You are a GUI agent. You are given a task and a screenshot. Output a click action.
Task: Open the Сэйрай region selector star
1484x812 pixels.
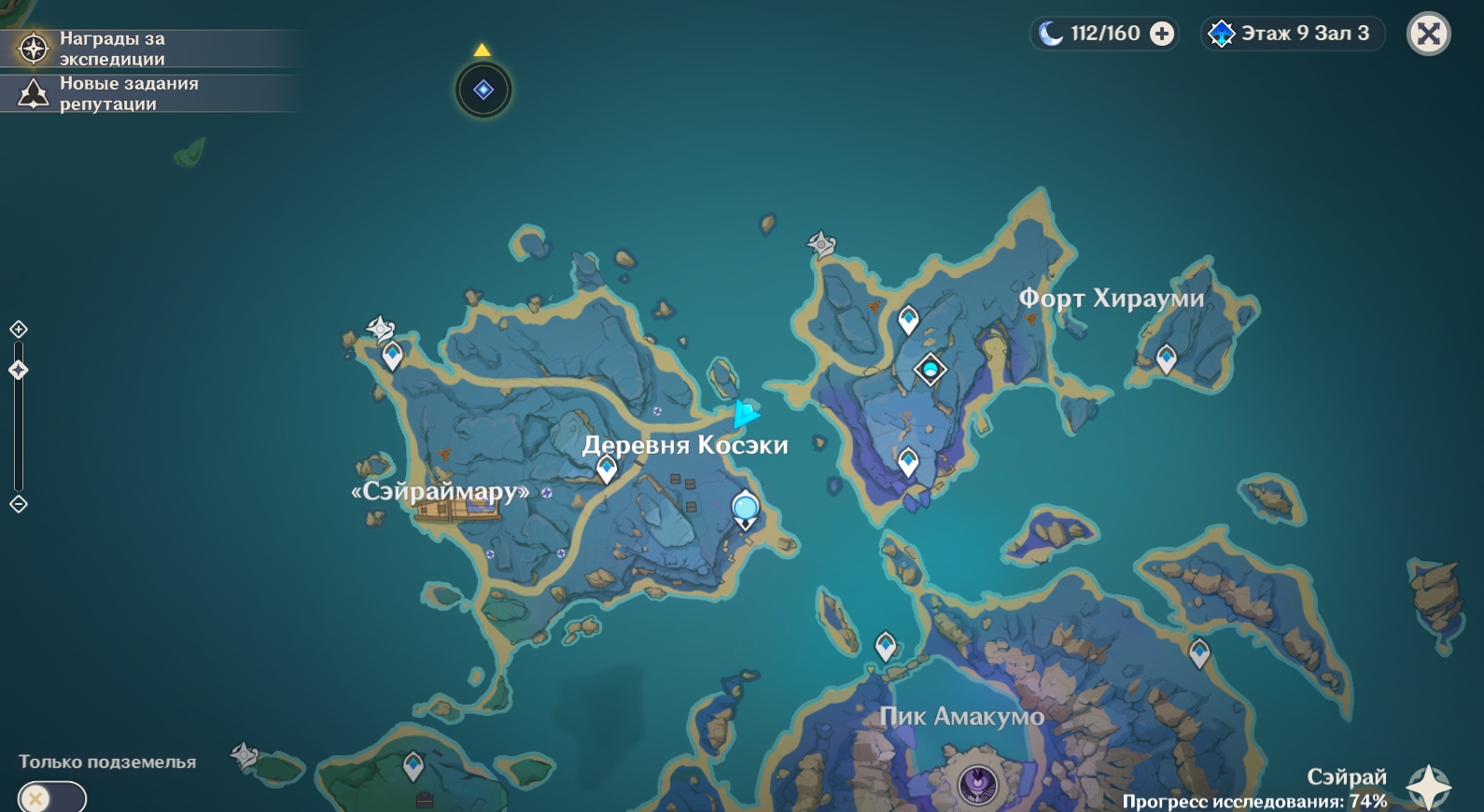tap(1428, 786)
